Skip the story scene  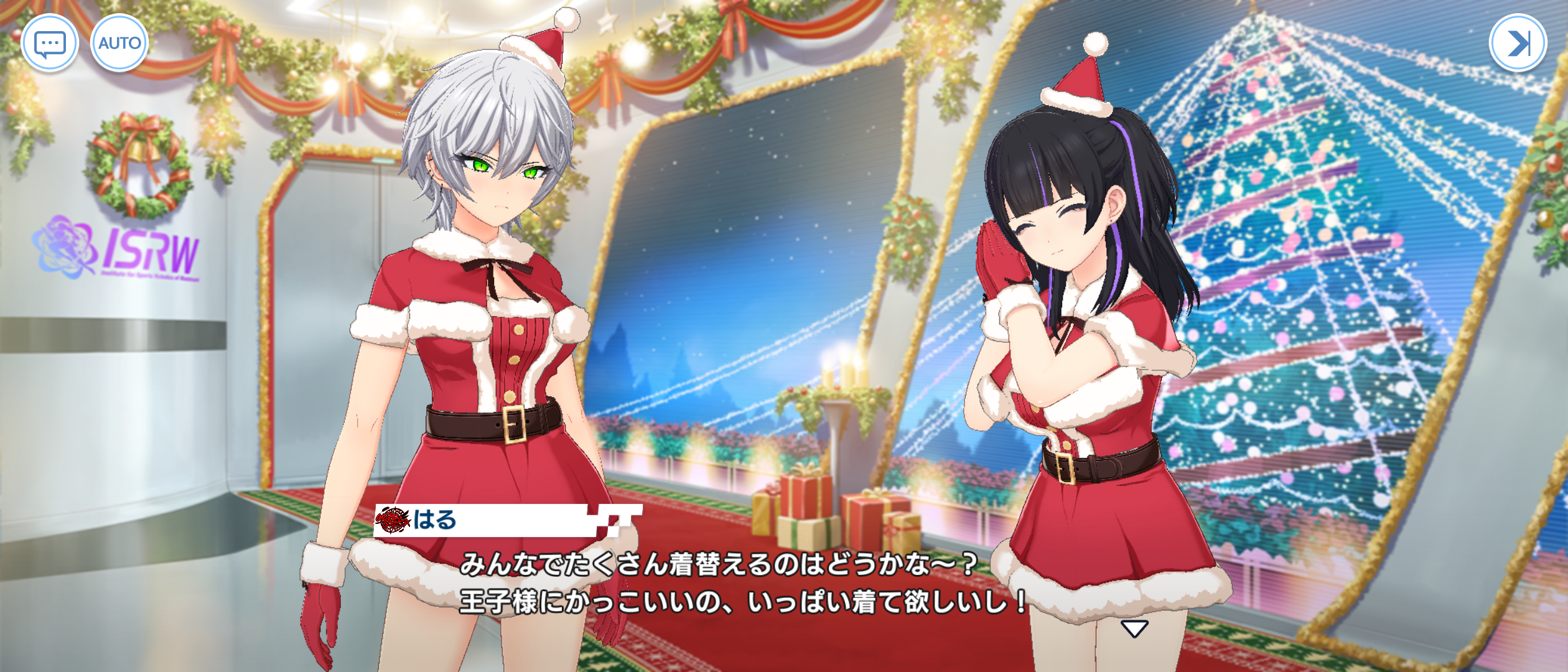[x=1517, y=43]
